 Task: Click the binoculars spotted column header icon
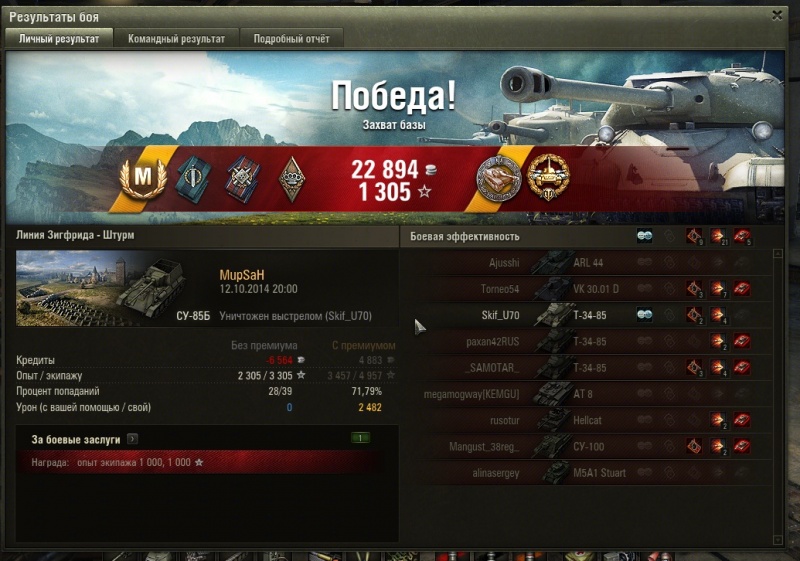tap(645, 237)
